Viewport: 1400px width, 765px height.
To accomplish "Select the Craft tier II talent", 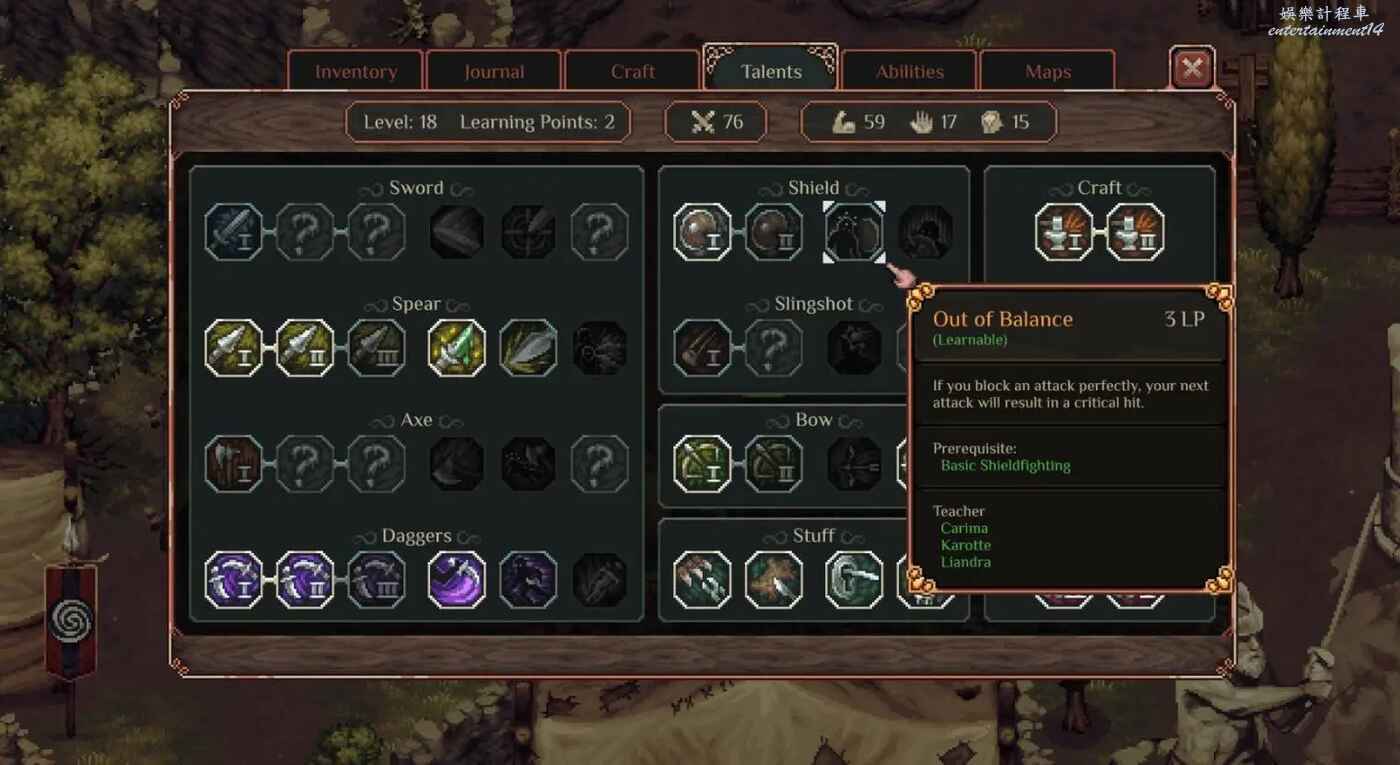I will click(x=1135, y=232).
